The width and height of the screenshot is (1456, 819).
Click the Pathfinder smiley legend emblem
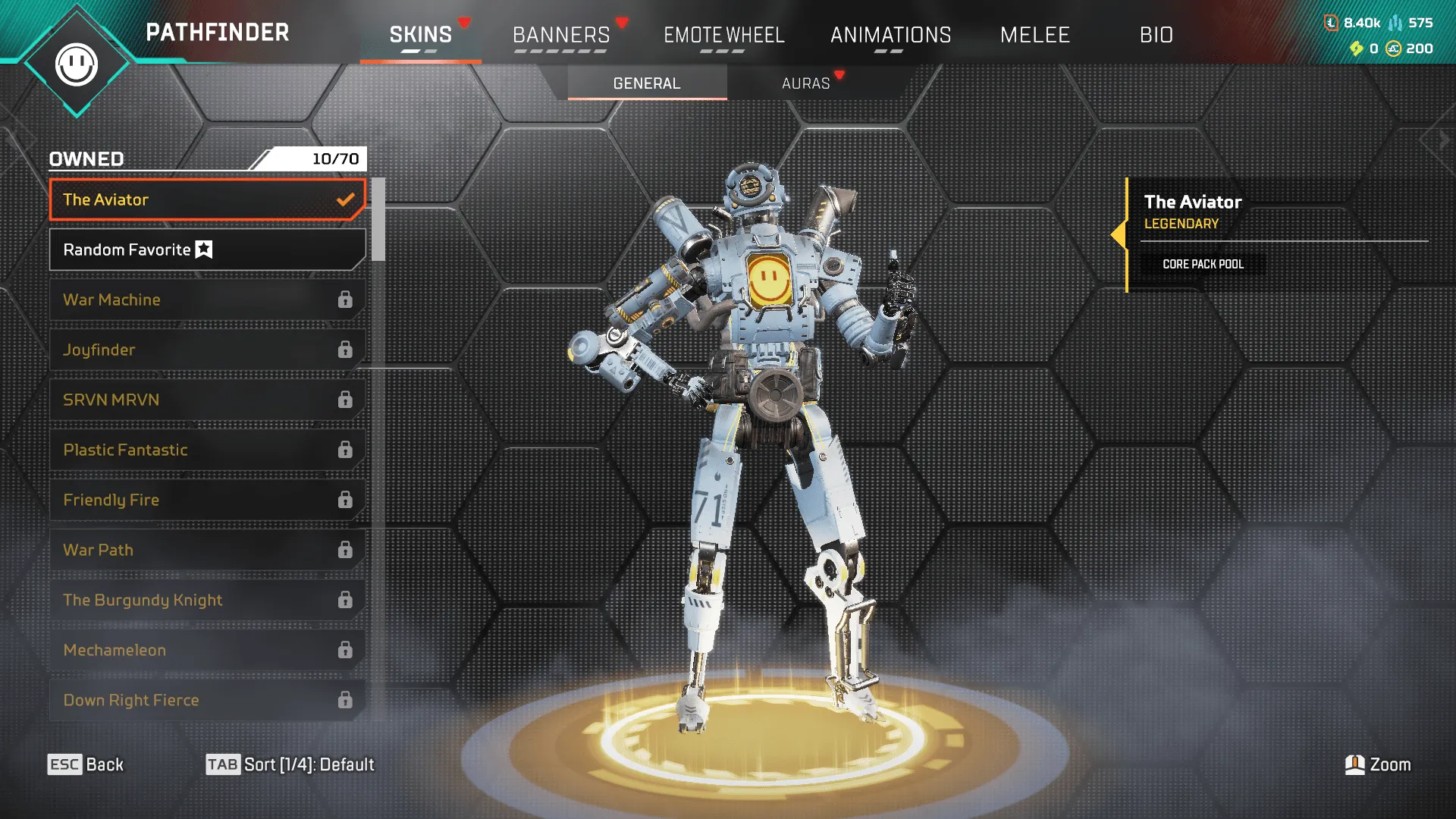pos(78,64)
